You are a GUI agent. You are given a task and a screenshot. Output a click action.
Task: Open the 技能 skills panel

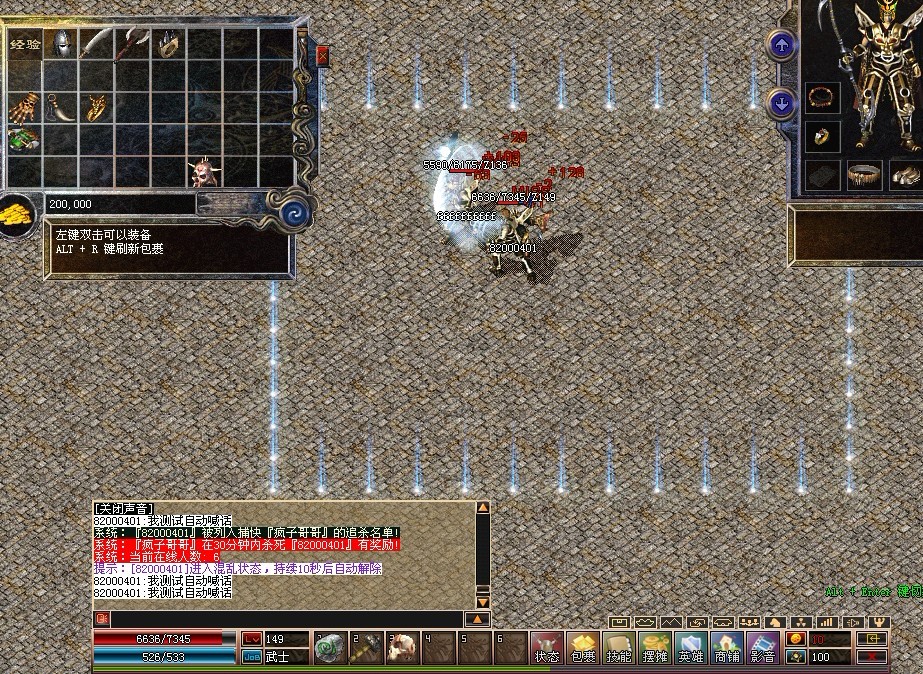[618, 648]
